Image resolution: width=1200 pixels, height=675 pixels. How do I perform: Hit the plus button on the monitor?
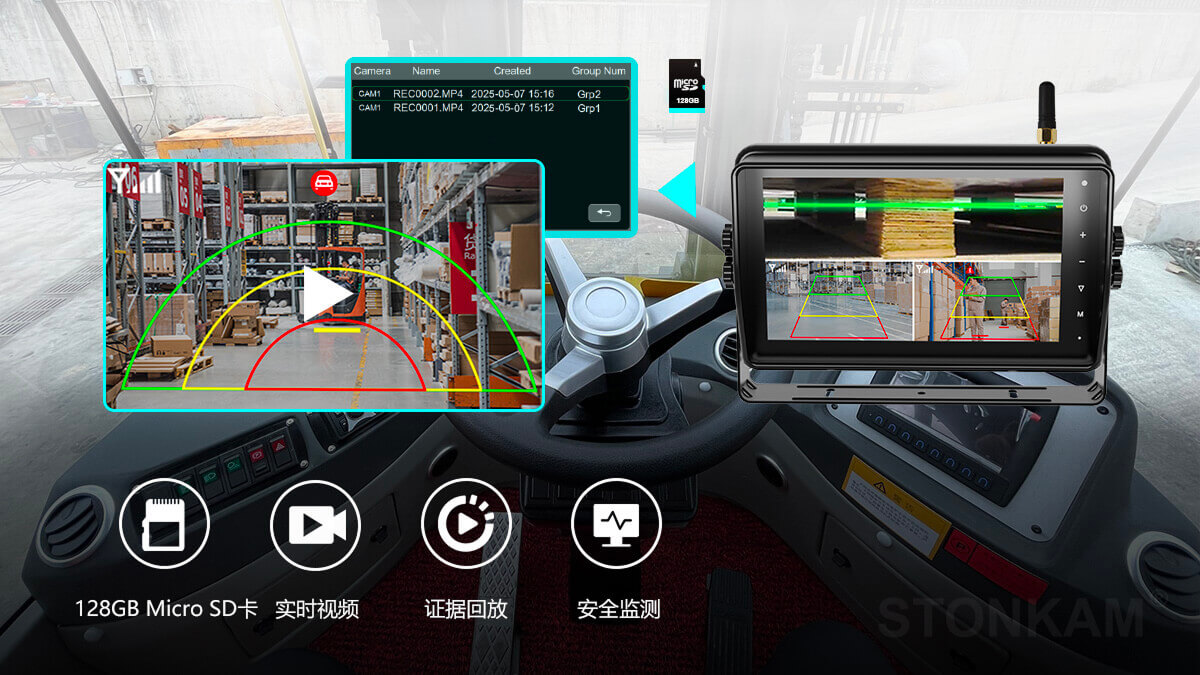[x=1082, y=236]
